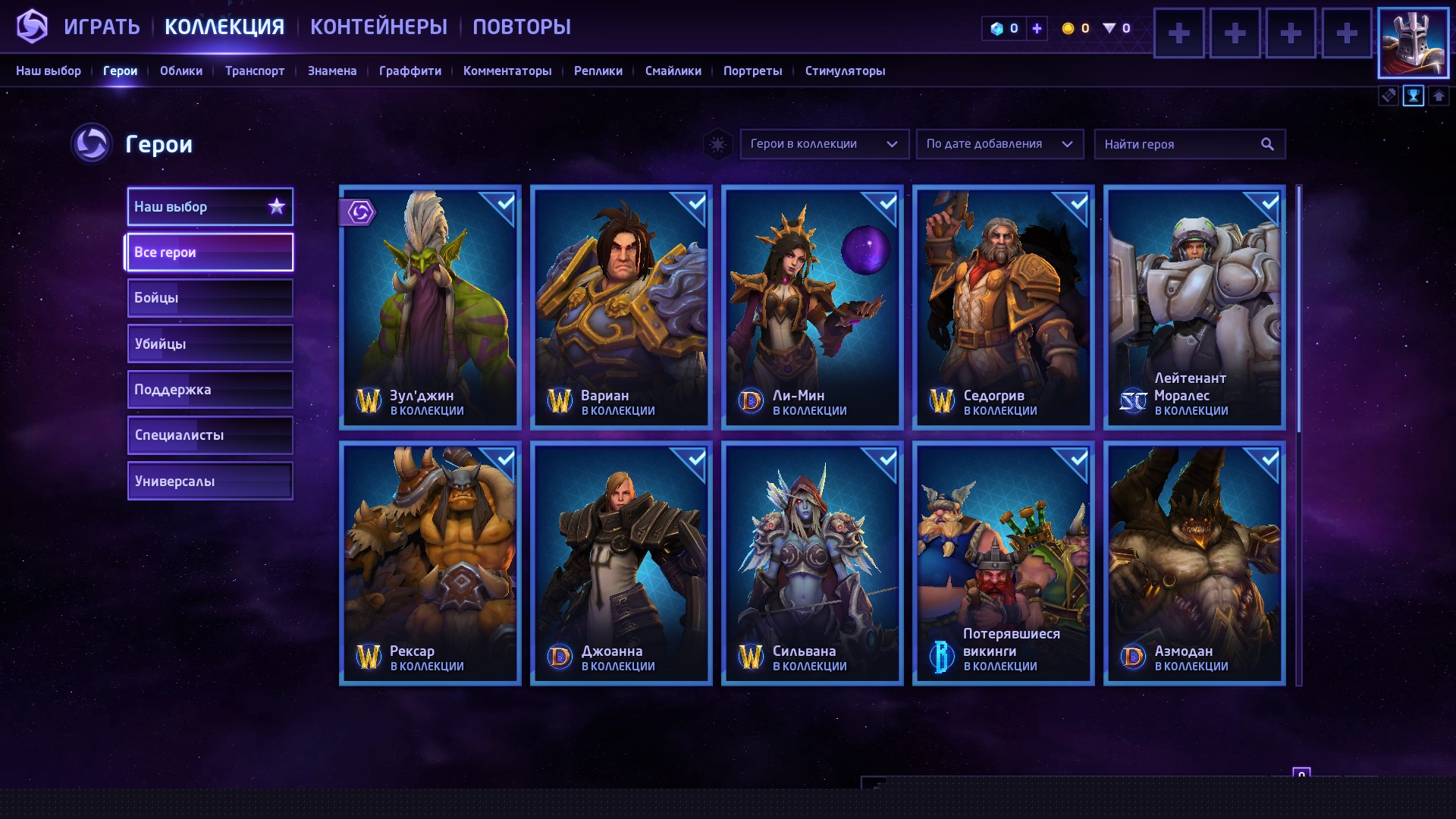Toggle the checkmark on Сильвана's card

[x=887, y=459]
